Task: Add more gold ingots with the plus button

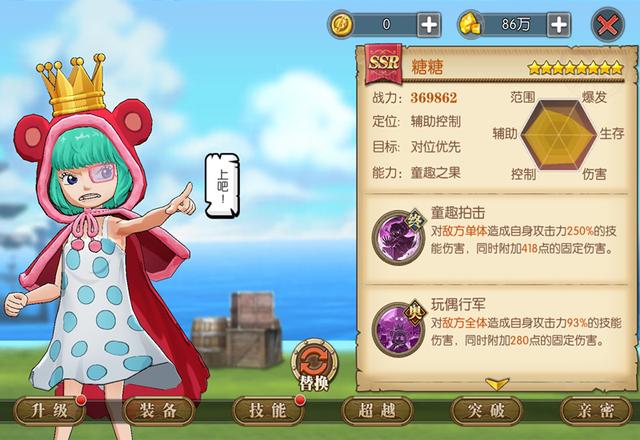Action: click(559, 24)
